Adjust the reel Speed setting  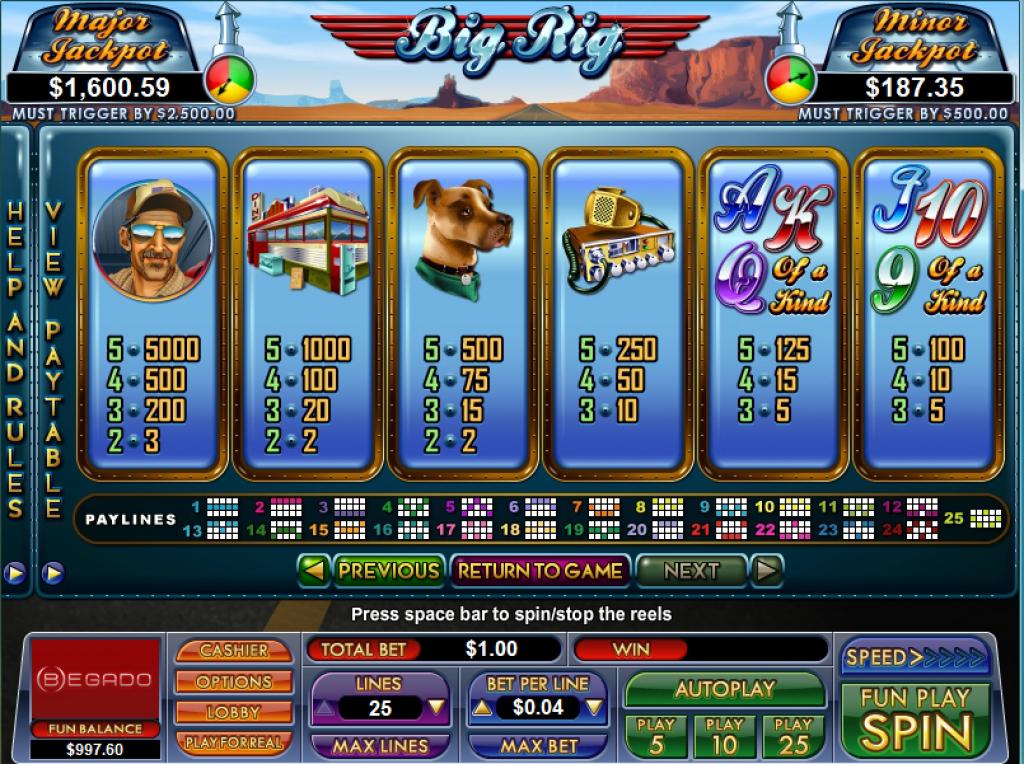point(915,657)
